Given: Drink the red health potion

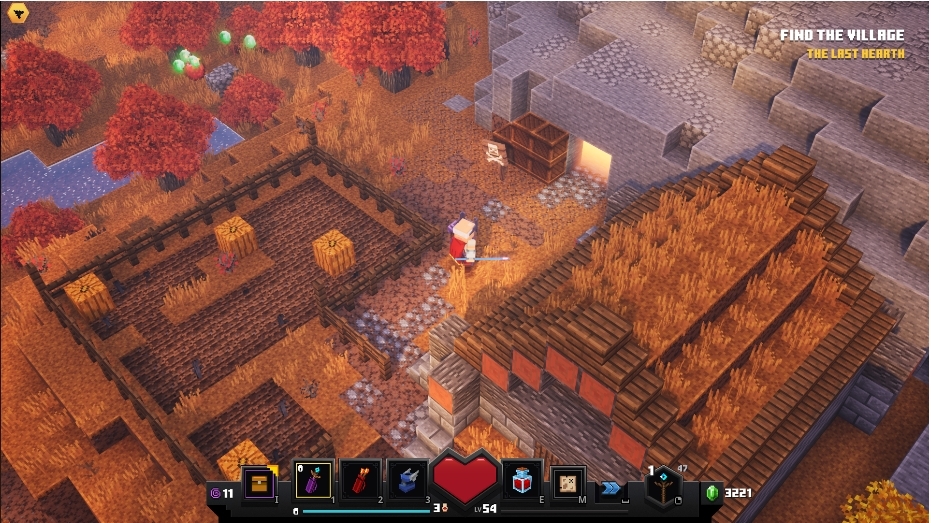Looking at the screenshot, I should (522, 482).
